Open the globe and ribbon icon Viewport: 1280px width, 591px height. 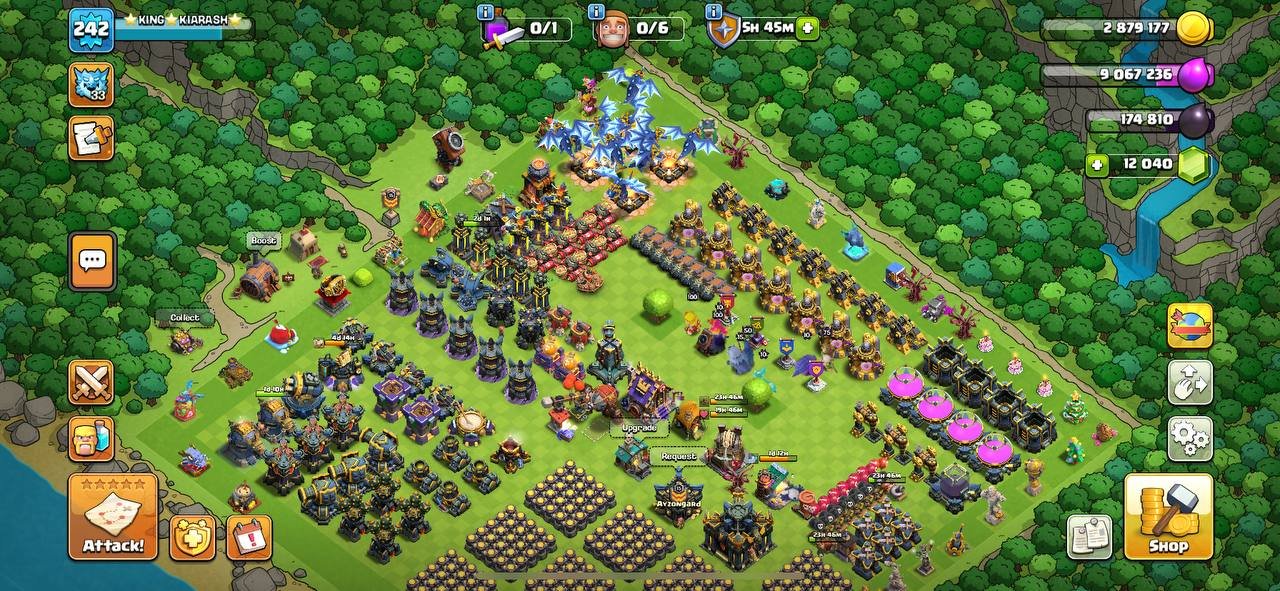(1190, 326)
